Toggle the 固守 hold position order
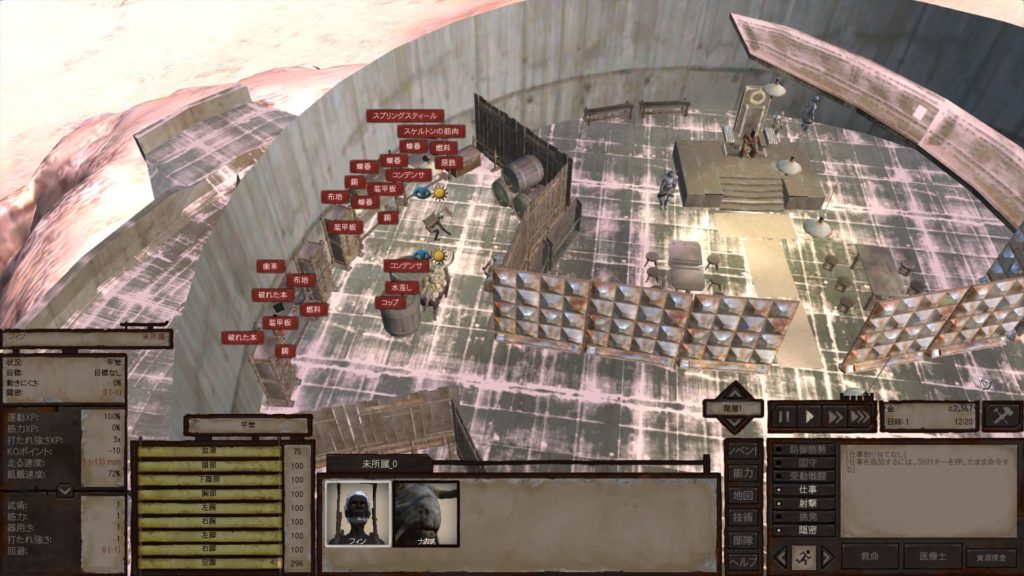This screenshot has width=1024, height=576. click(x=803, y=463)
